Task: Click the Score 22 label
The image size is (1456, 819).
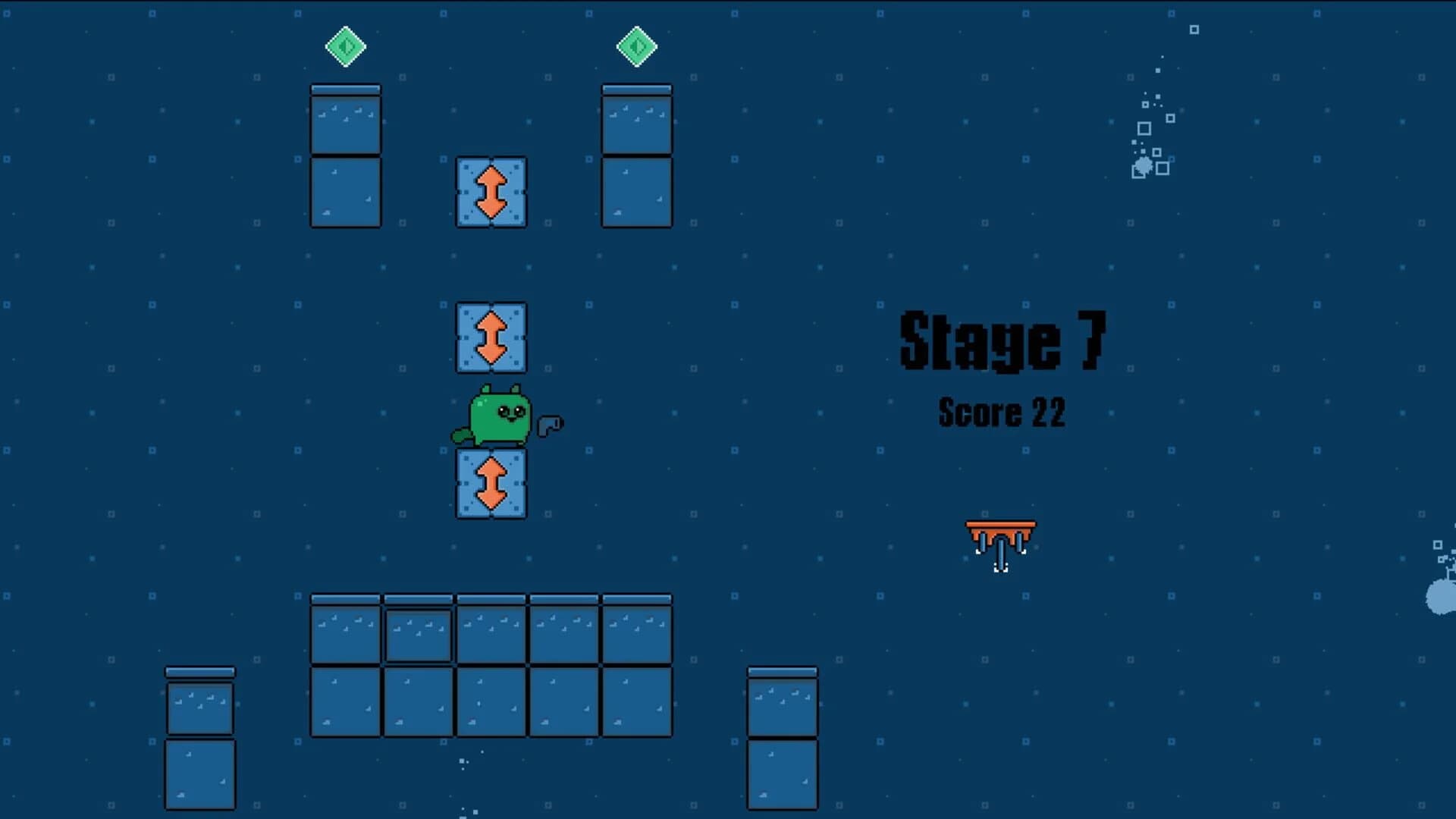Action: point(1003,414)
